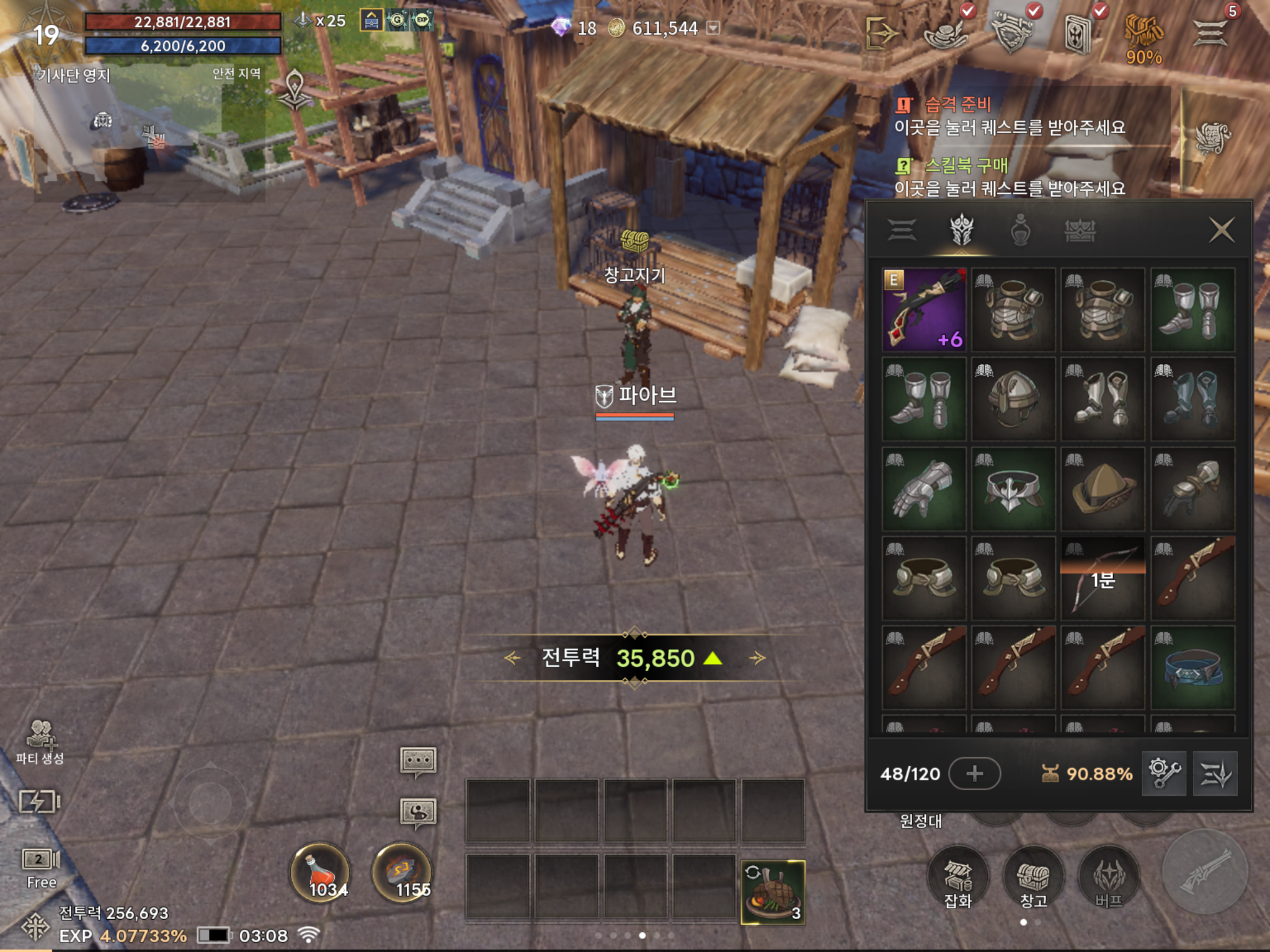This screenshot has height=952, width=1270.
Task: Use the steak food item slot
Action: [x=773, y=892]
